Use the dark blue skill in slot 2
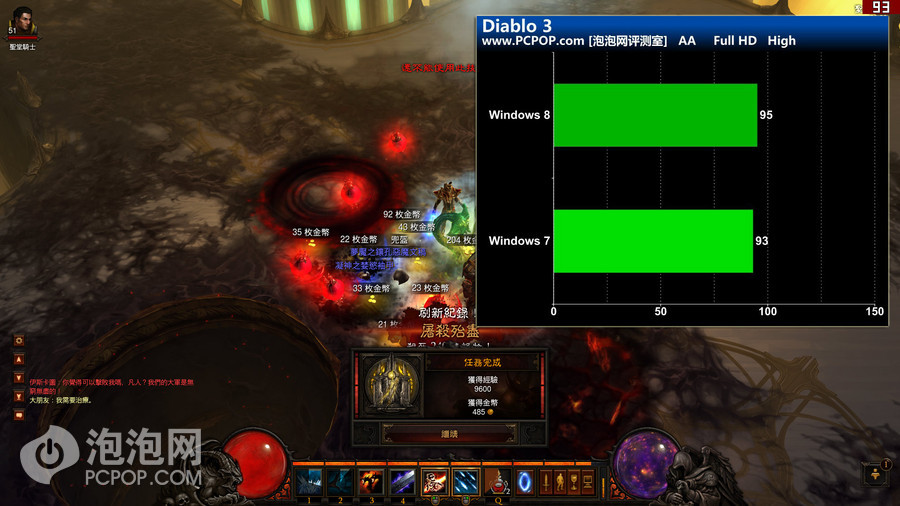 tap(340, 482)
